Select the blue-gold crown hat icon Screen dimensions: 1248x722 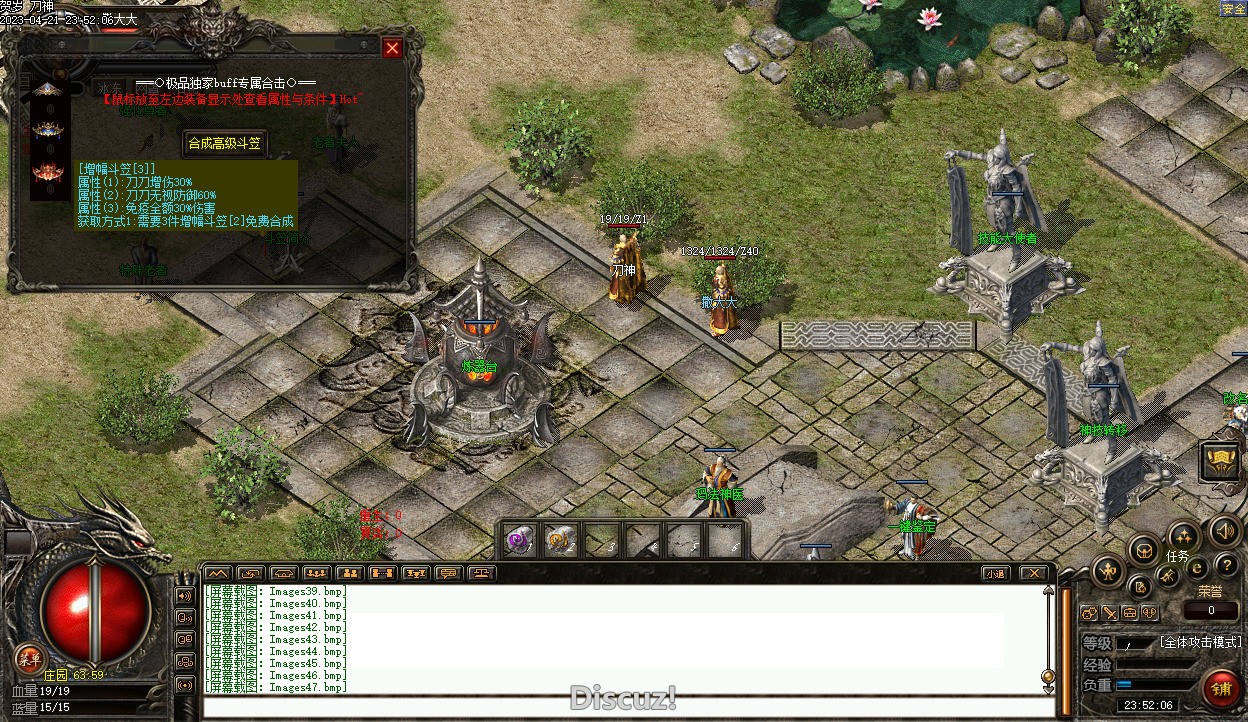tap(47, 130)
